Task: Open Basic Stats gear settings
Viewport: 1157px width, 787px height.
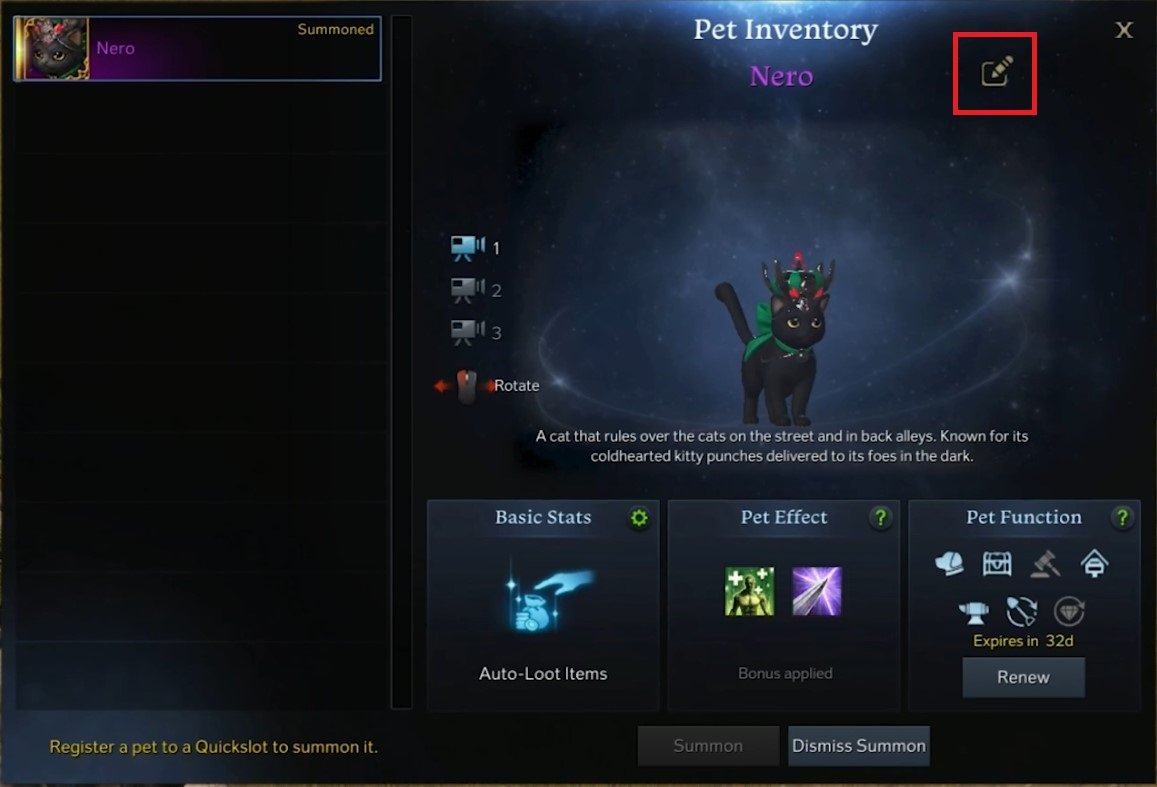Action: [639, 518]
